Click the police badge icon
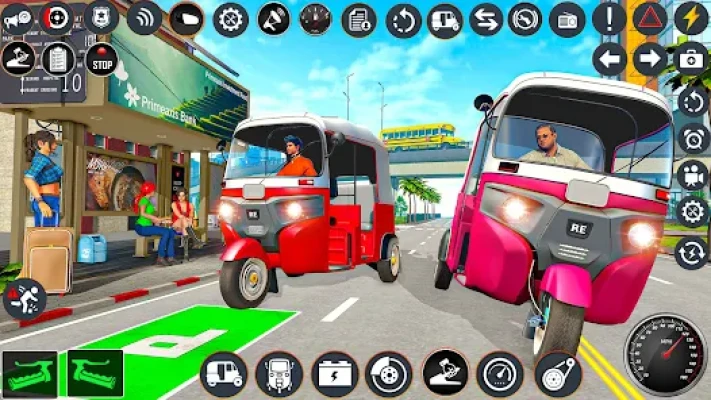This screenshot has width=711, height=400. click(100, 17)
